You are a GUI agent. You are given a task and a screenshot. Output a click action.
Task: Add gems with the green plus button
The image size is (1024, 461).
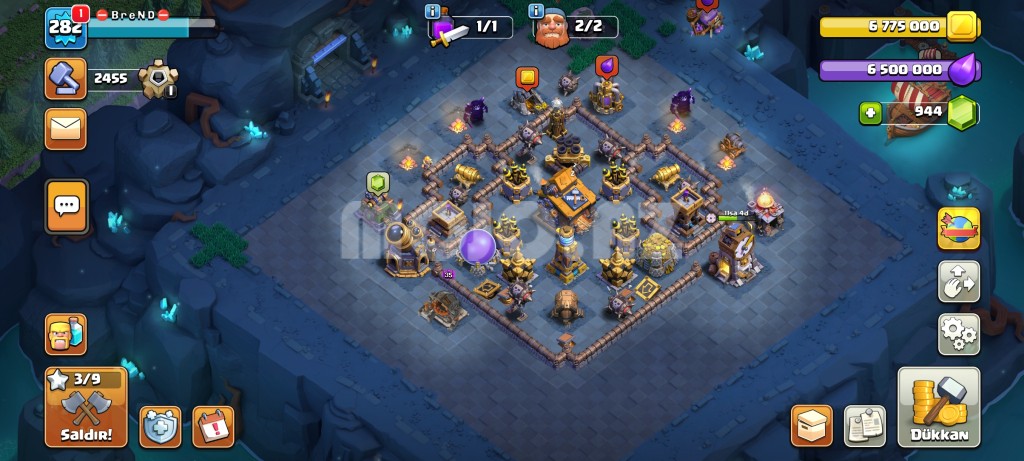point(870,113)
